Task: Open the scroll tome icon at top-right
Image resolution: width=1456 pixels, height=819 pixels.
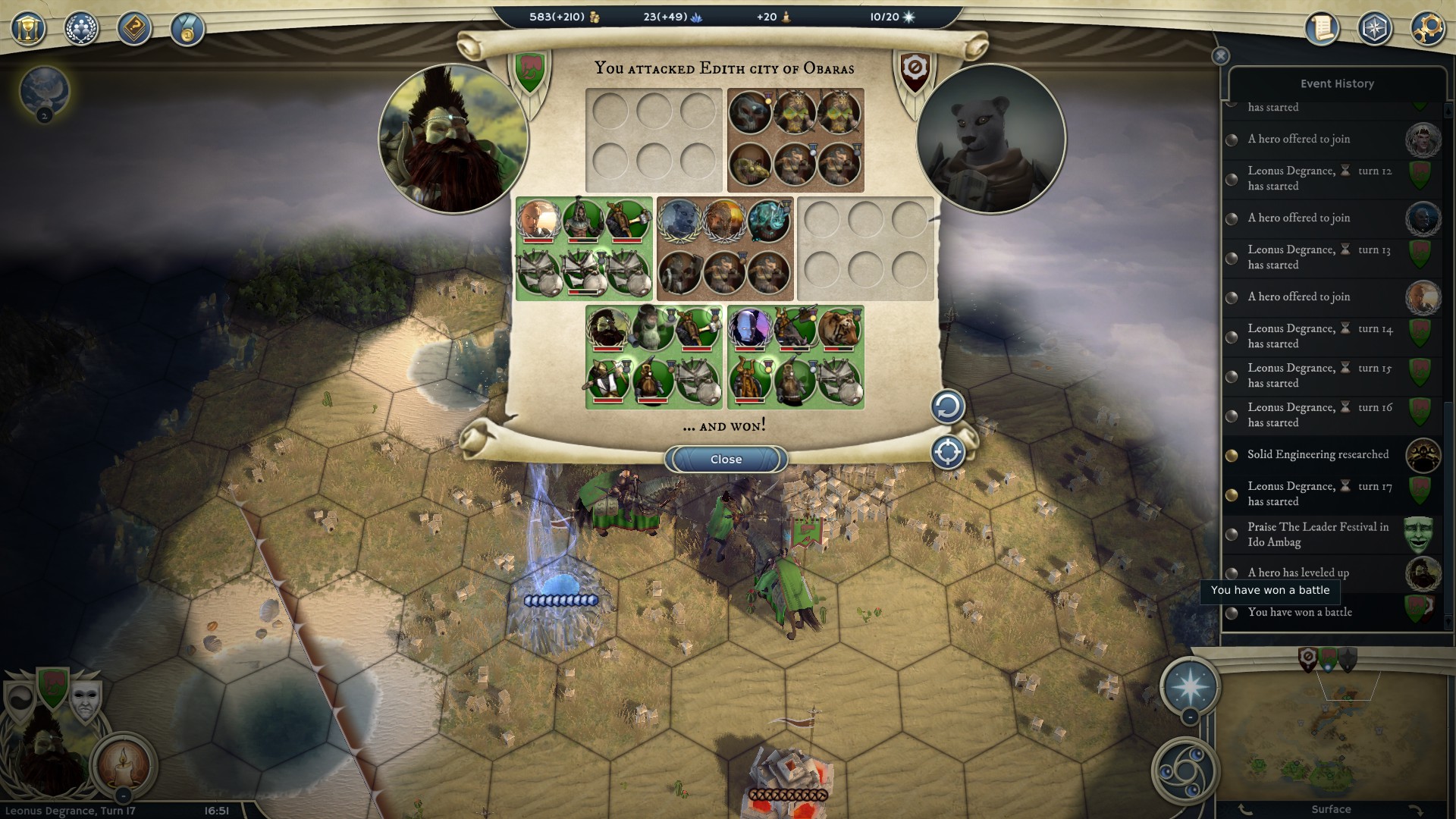Action: [1322, 29]
